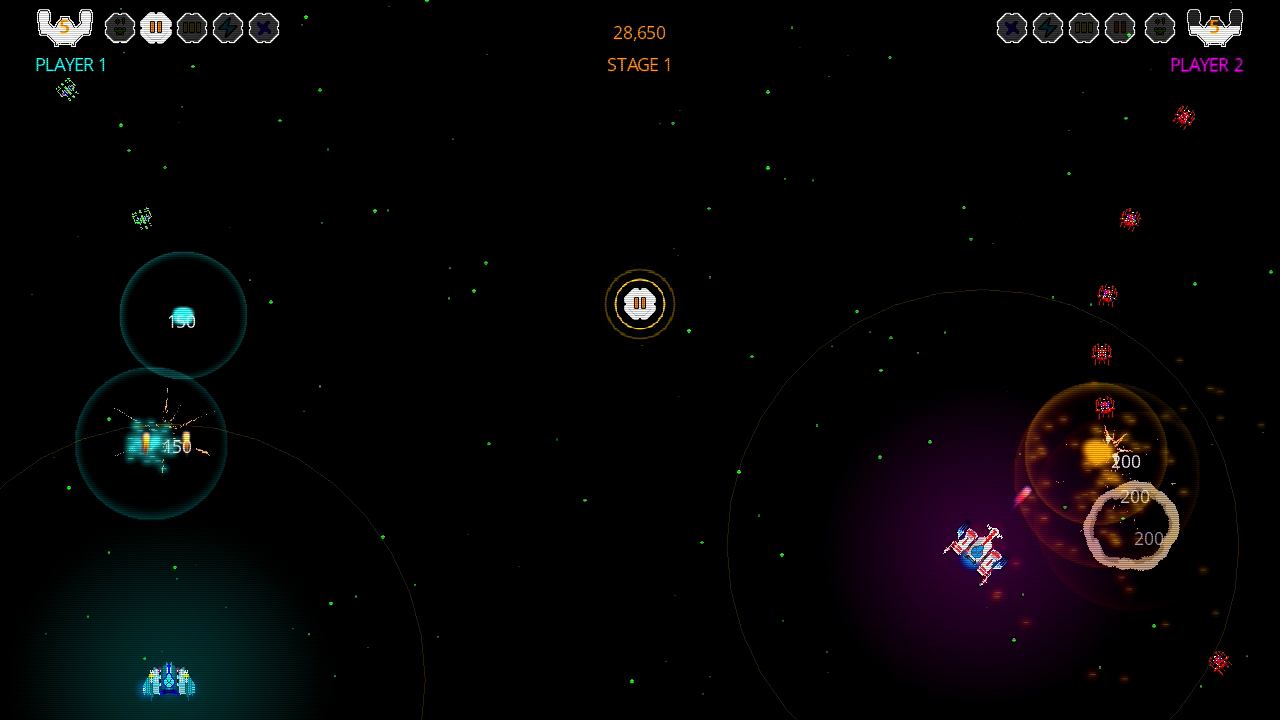Click the homing power-up badge for Player 2
The width and height of the screenshot is (1280, 720).
[x=1160, y=28]
